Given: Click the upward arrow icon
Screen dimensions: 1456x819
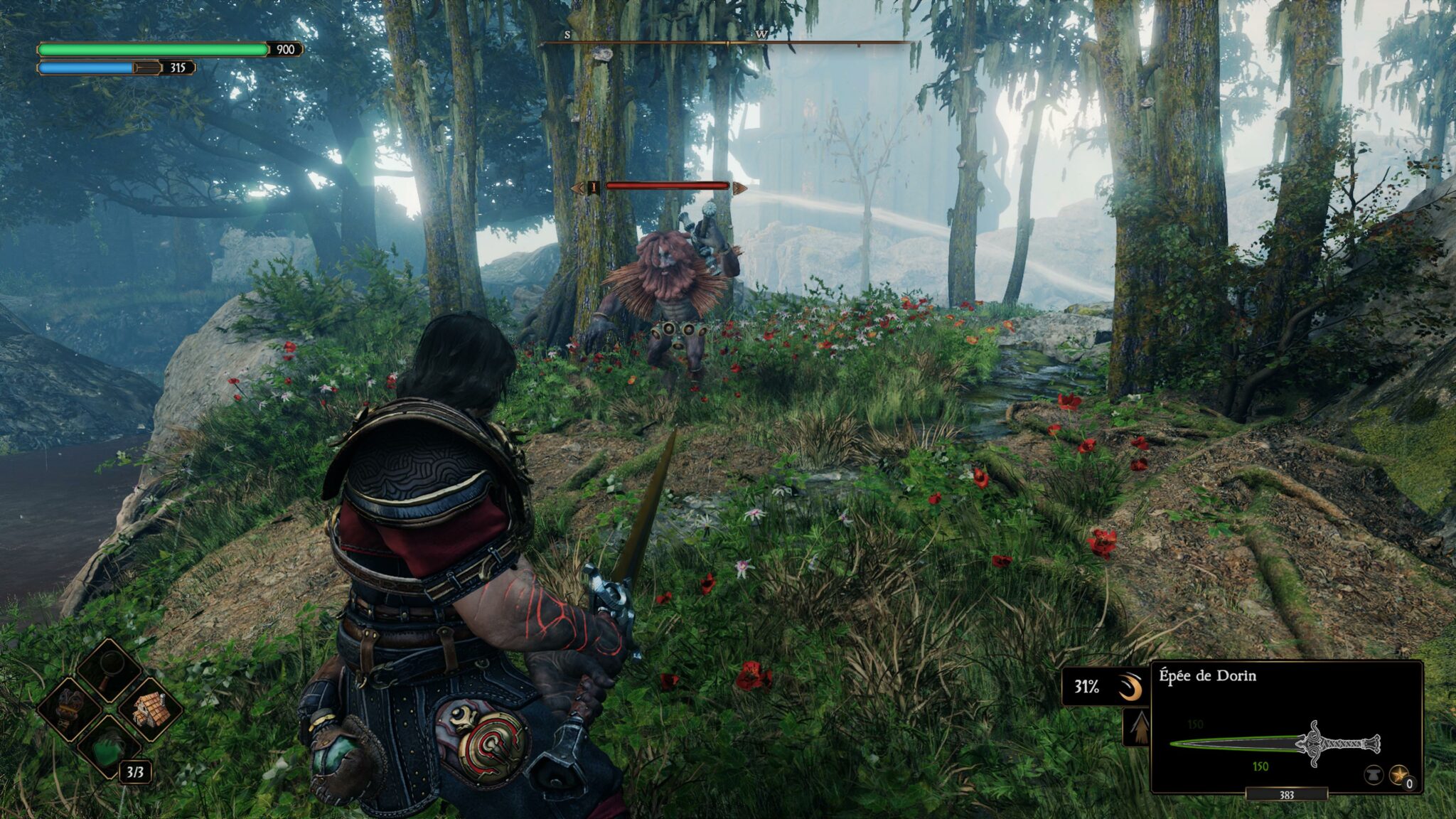Looking at the screenshot, I should [x=1139, y=727].
